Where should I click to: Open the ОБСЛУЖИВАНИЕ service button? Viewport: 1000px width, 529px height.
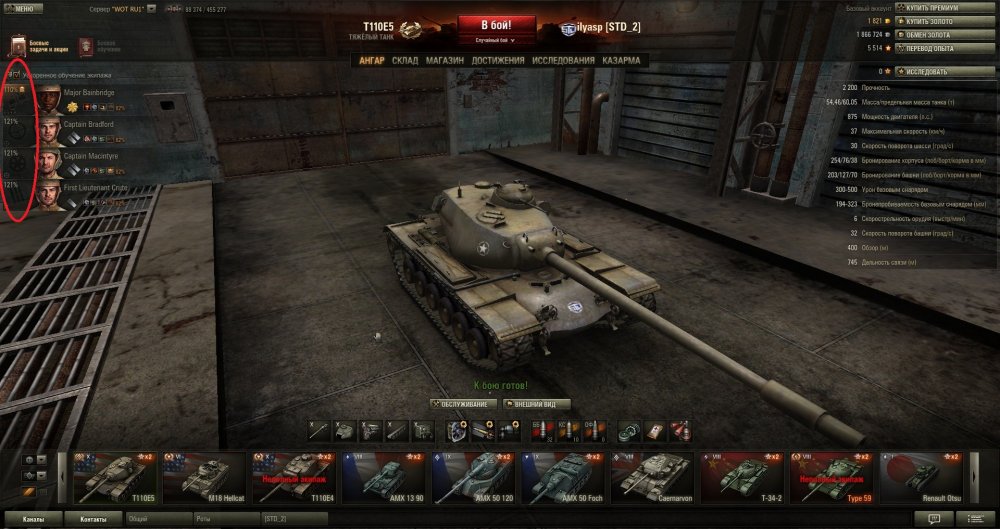pyautogui.click(x=462, y=404)
